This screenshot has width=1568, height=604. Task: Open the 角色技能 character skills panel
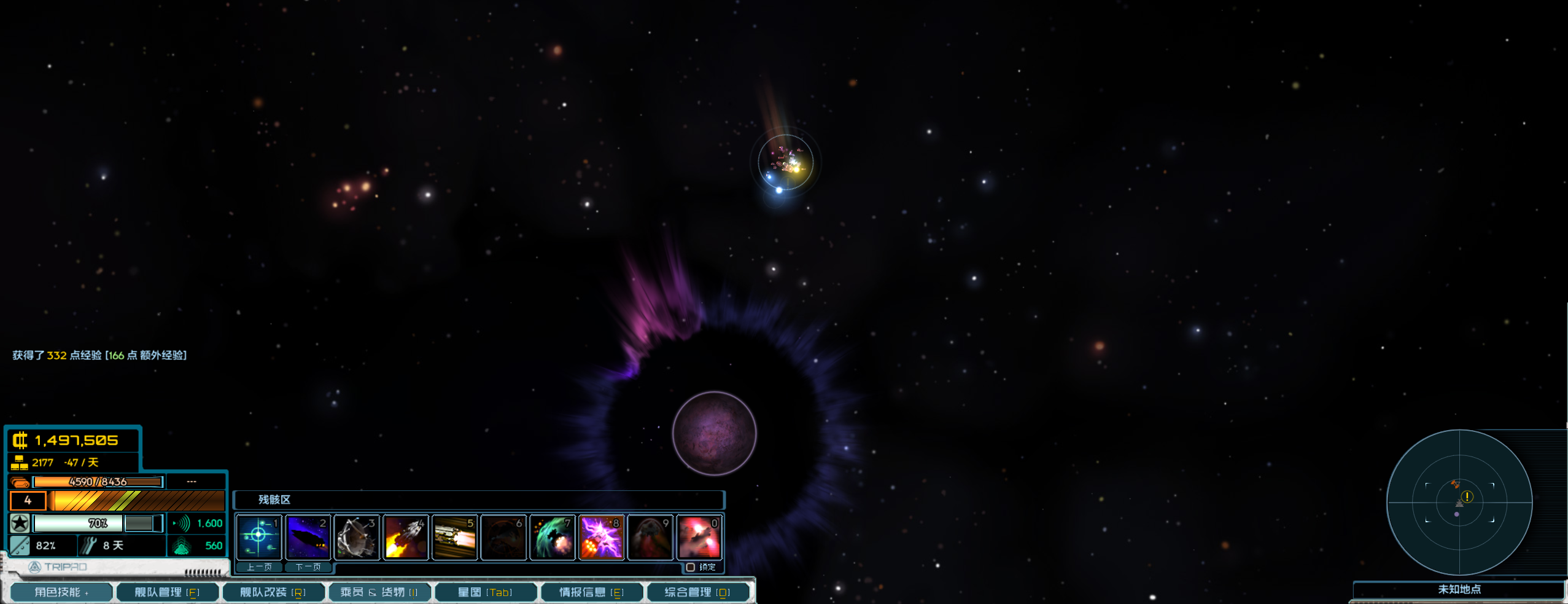[61, 592]
